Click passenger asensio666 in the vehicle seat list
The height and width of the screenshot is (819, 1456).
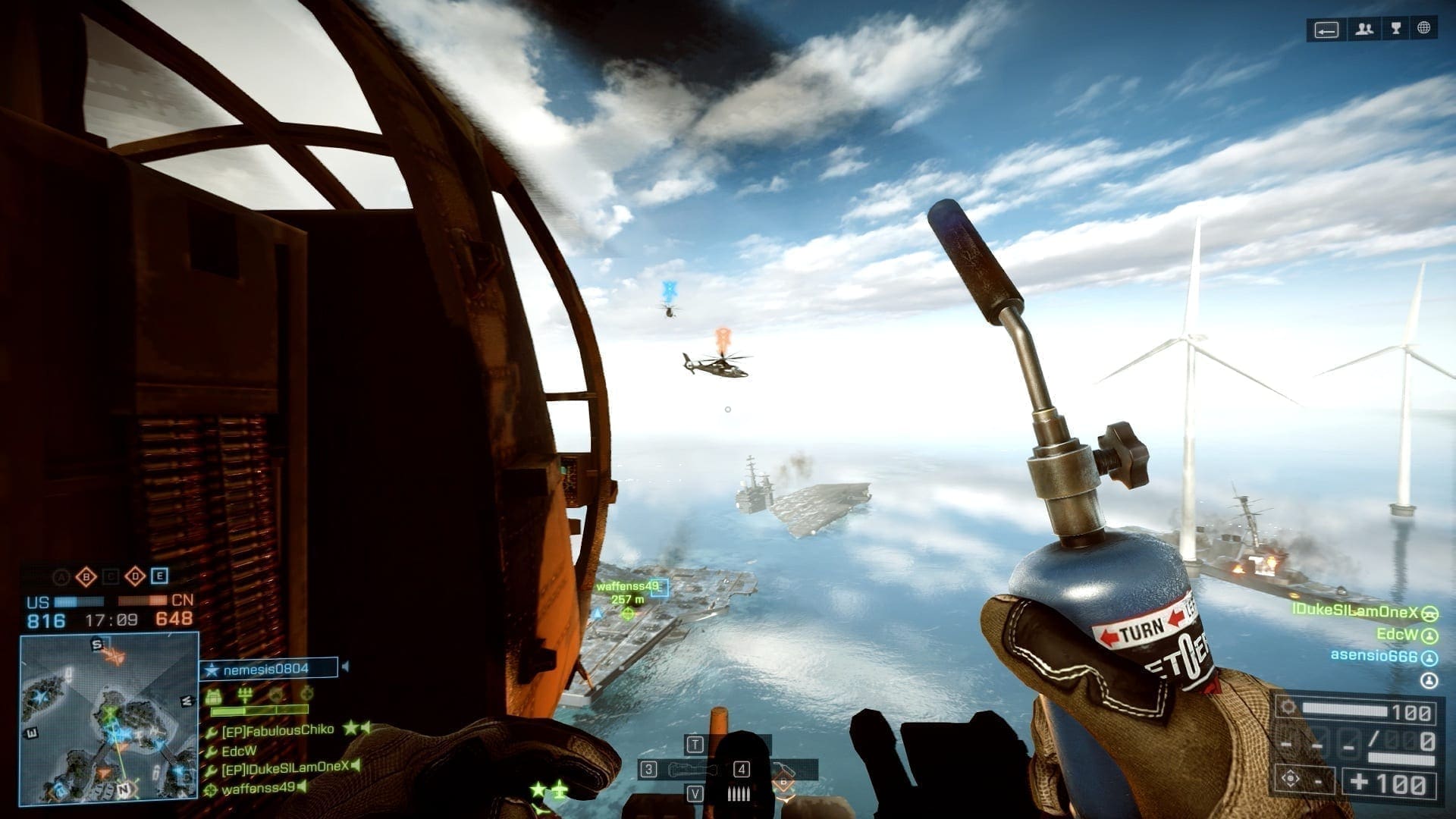(1373, 656)
